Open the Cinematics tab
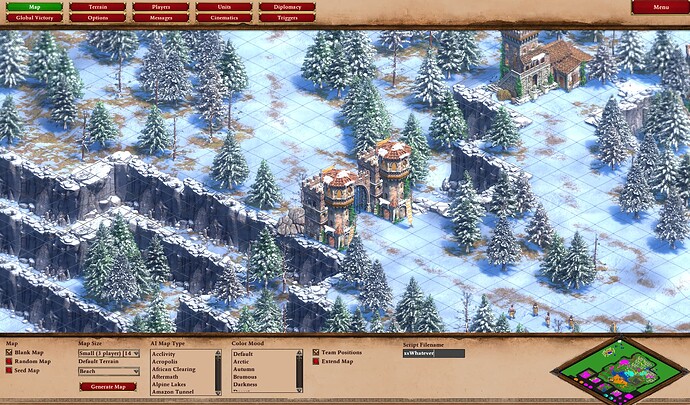Screen dimensions: 690x405 tap(222, 18)
